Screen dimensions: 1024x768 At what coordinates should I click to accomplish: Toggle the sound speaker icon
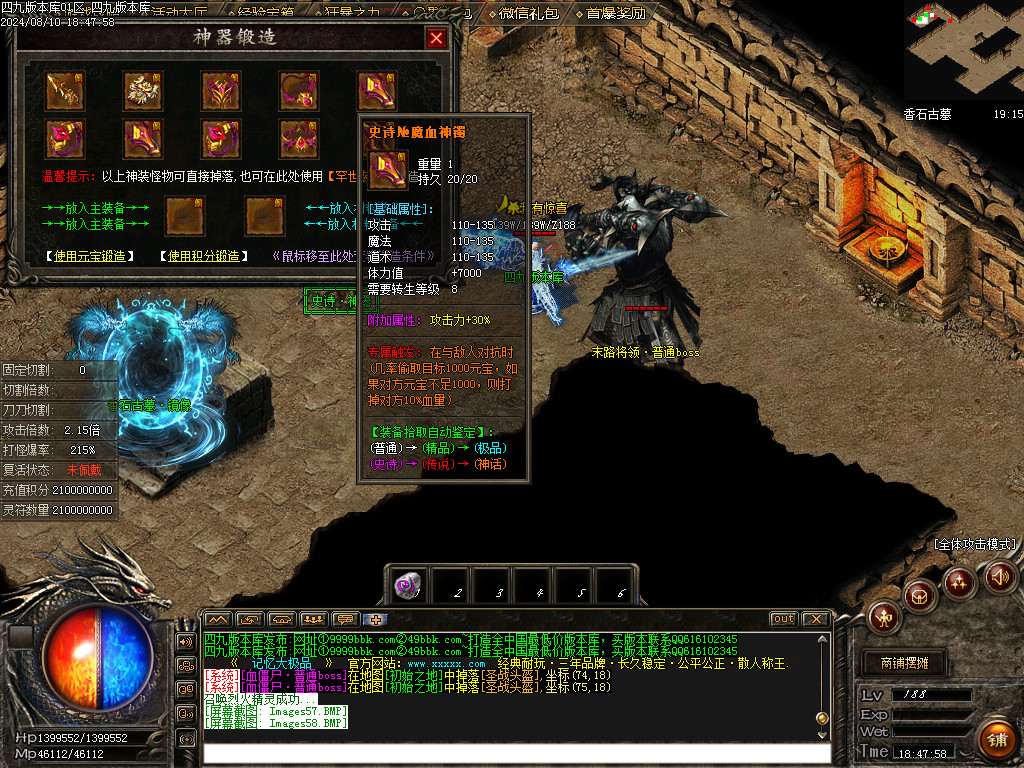click(1000, 576)
